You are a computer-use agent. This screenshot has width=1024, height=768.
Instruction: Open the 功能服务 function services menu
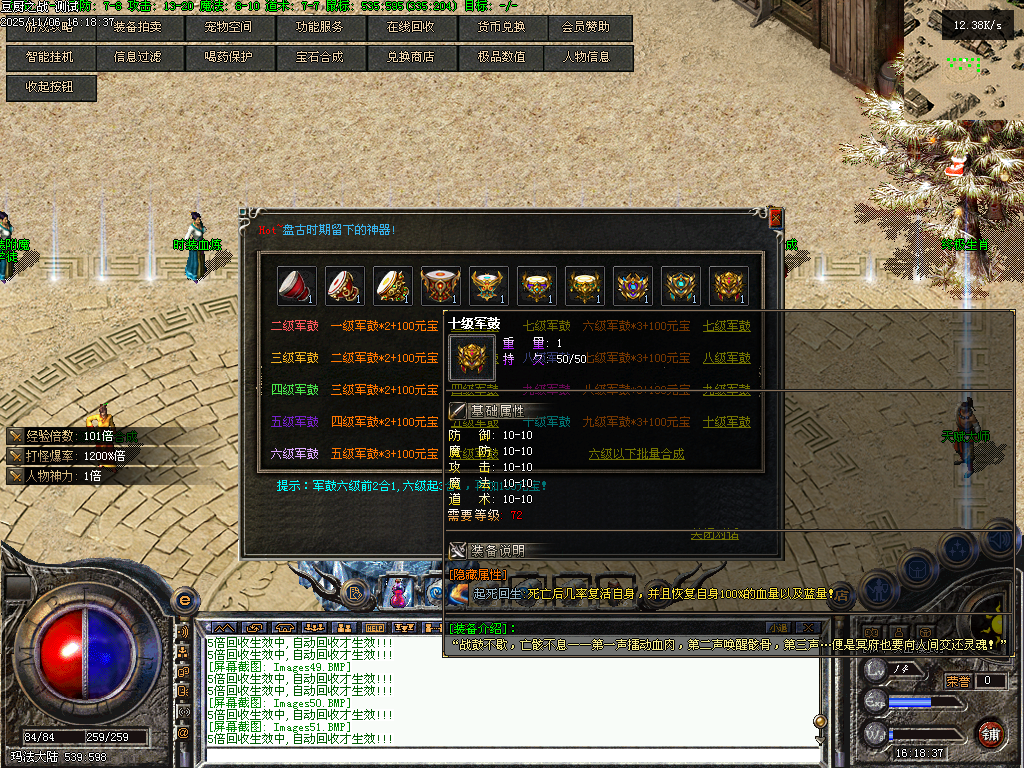click(x=319, y=27)
